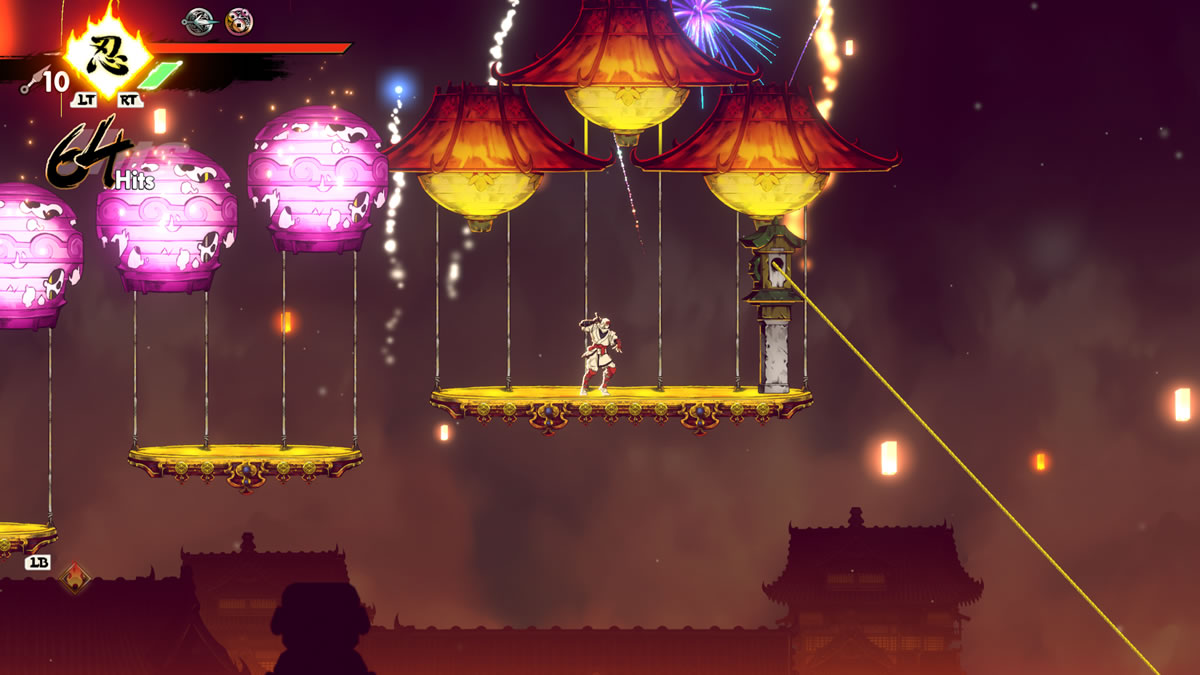
Task: Click the pink coin amulet icon
Action: tap(238, 20)
